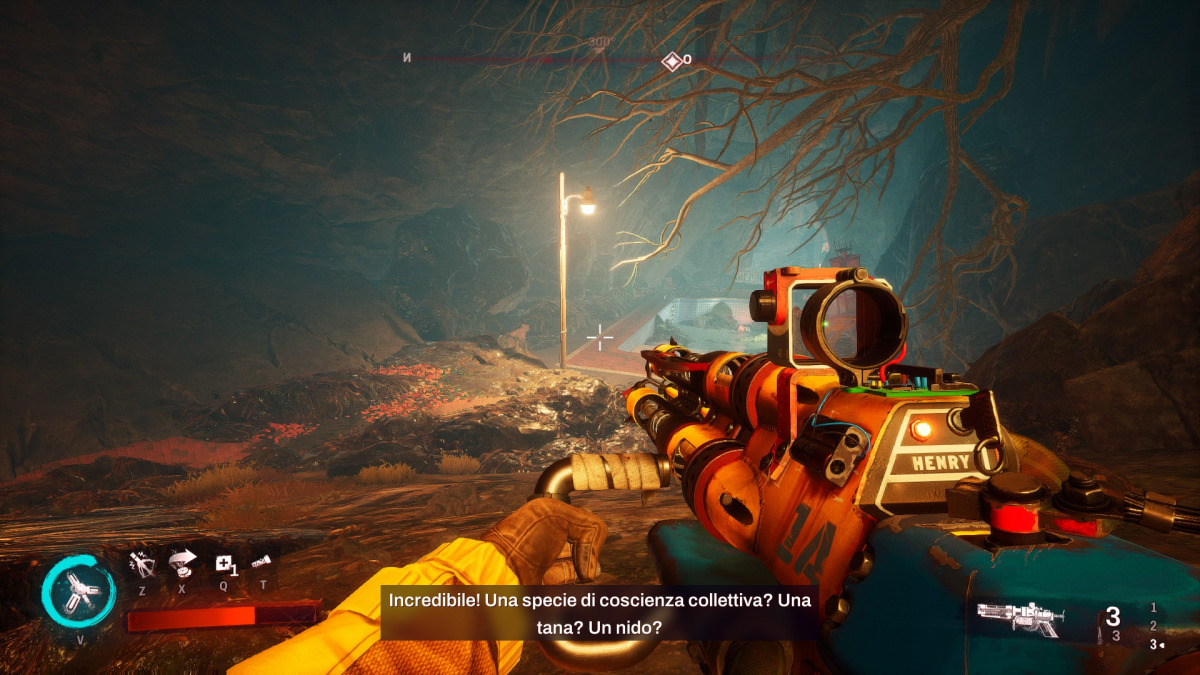The image size is (1200, 675).
Task: Toggle the flashlight icon
Action: [262, 563]
